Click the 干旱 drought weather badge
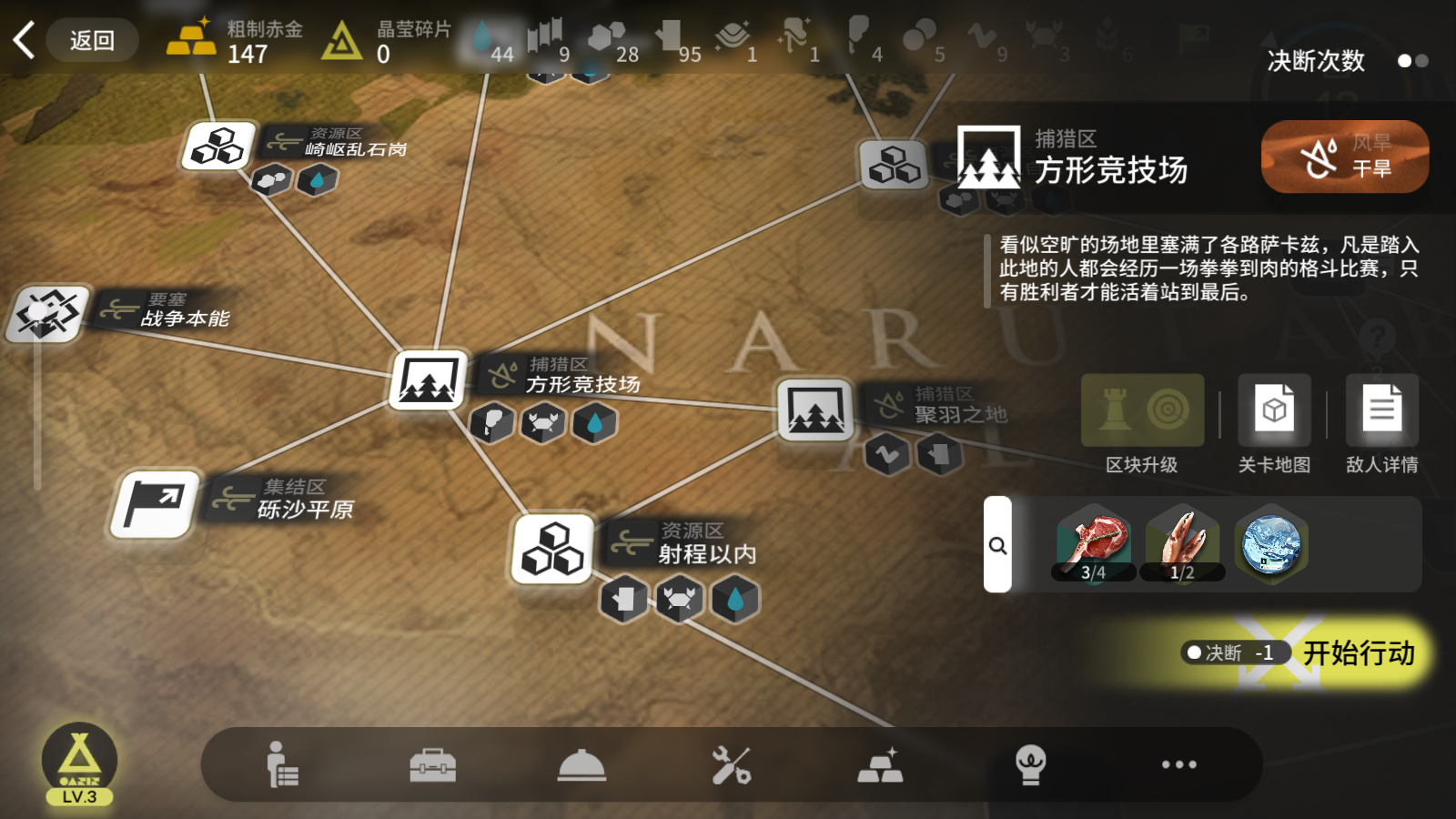1456x819 pixels. 1345,157
